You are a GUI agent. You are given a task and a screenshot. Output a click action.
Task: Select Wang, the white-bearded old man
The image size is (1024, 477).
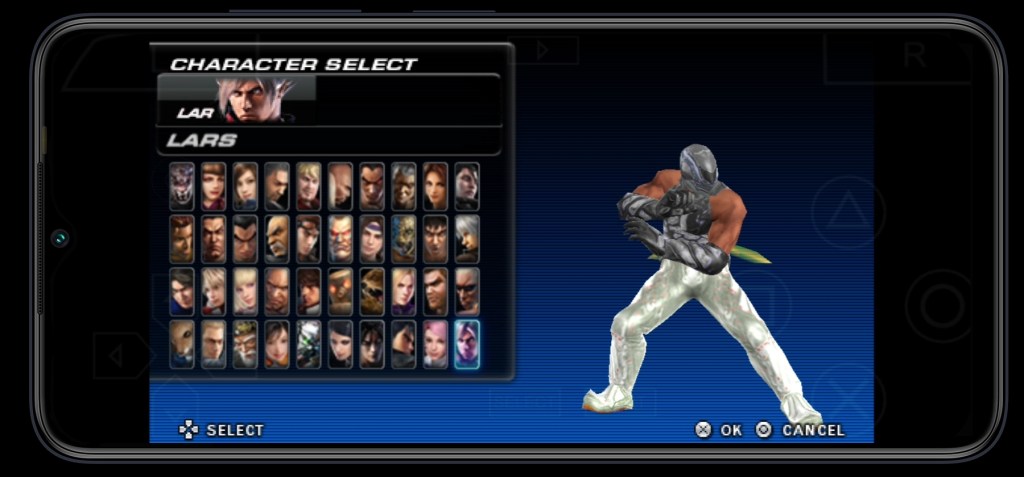click(x=244, y=343)
